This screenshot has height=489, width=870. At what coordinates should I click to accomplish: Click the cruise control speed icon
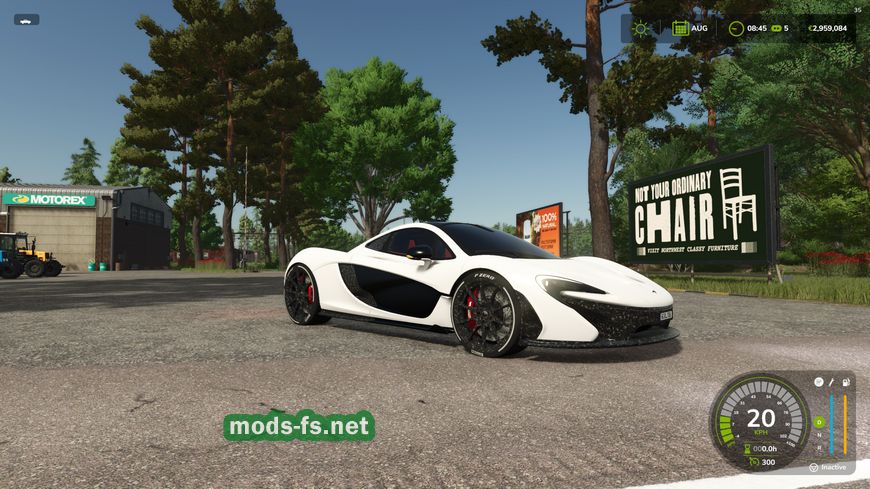(755, 462)
